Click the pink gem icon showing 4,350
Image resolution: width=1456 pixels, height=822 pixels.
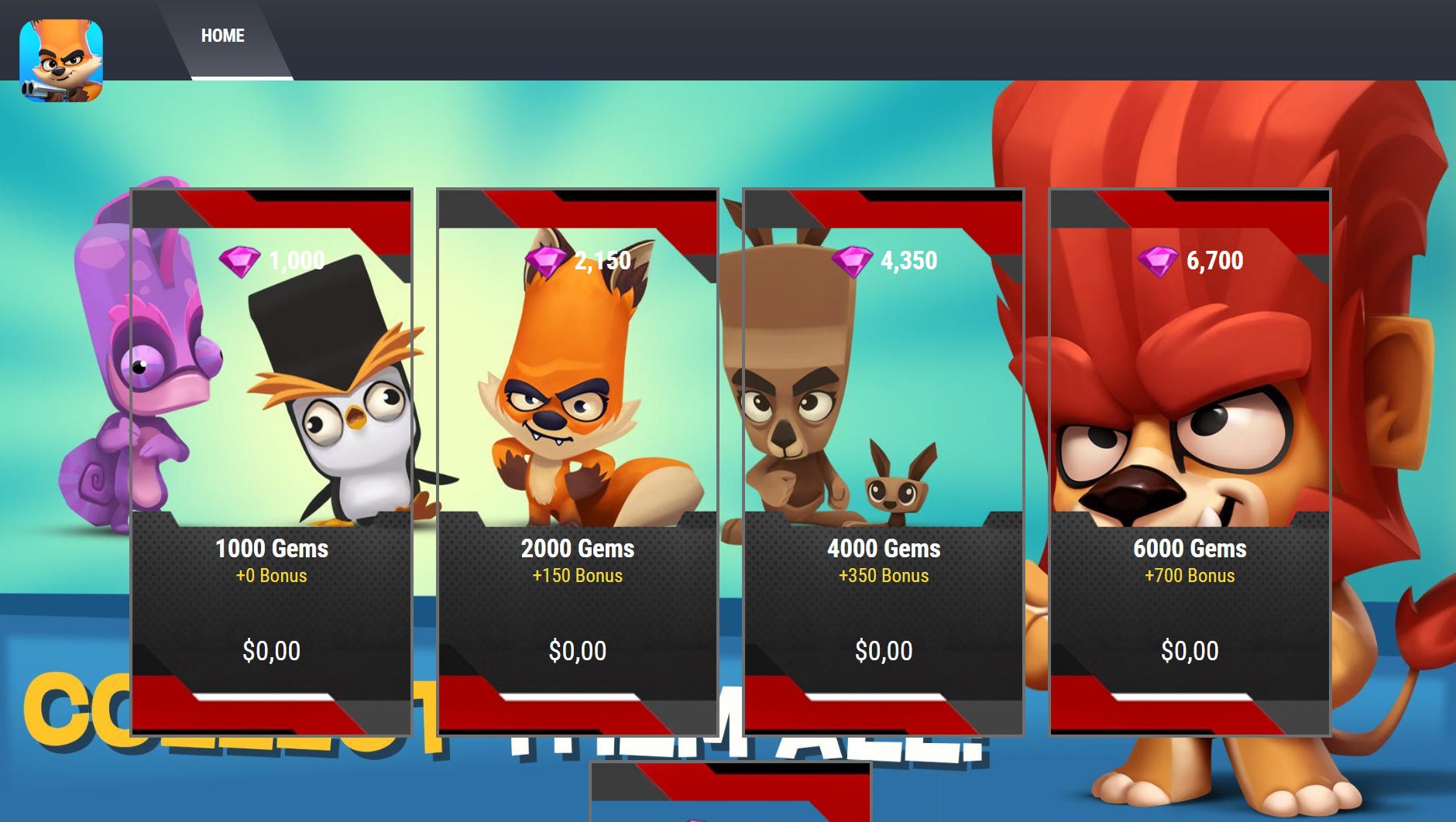coord(851,261)
